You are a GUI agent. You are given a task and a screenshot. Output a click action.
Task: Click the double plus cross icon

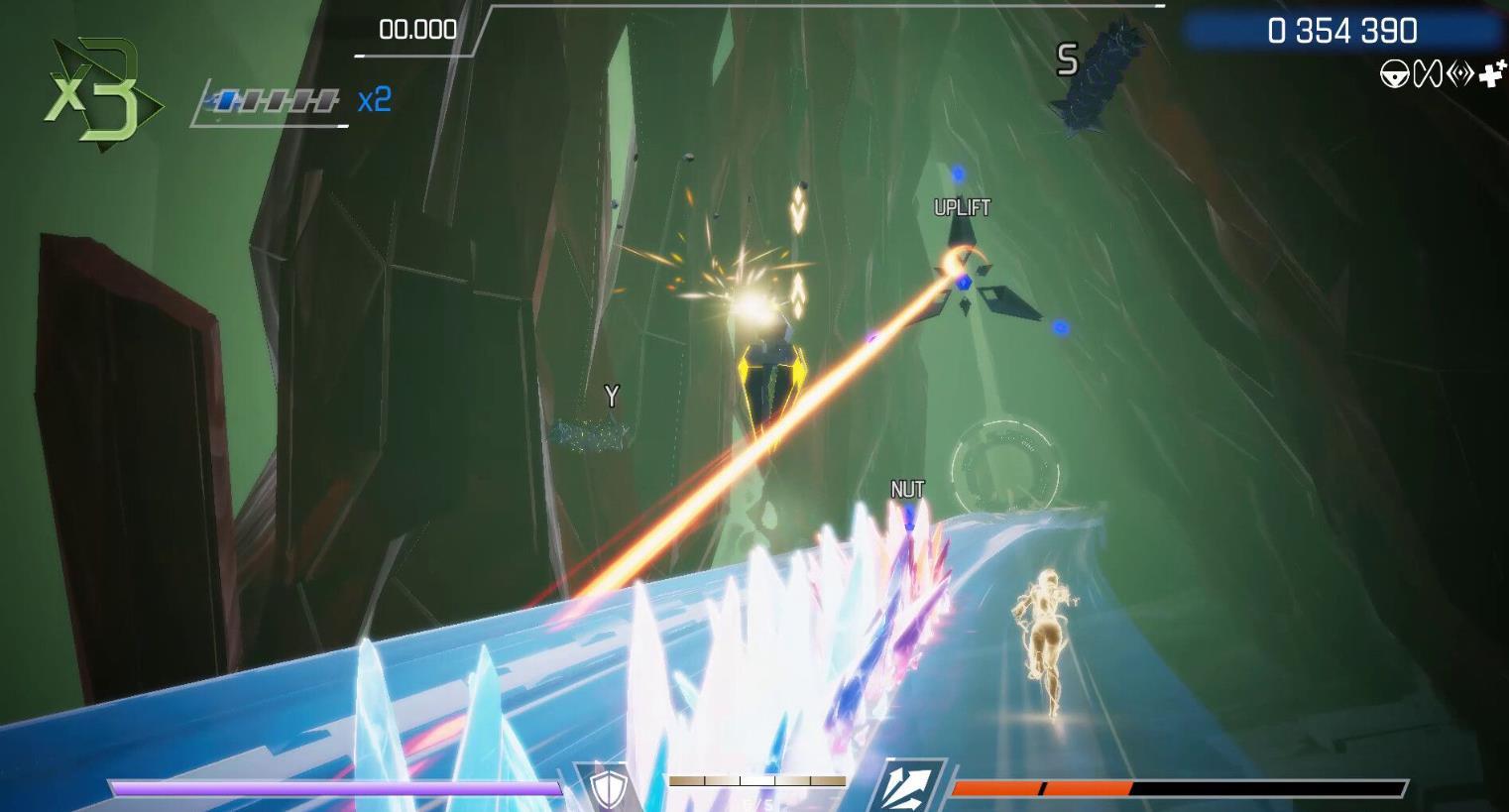click(1492, 72)
